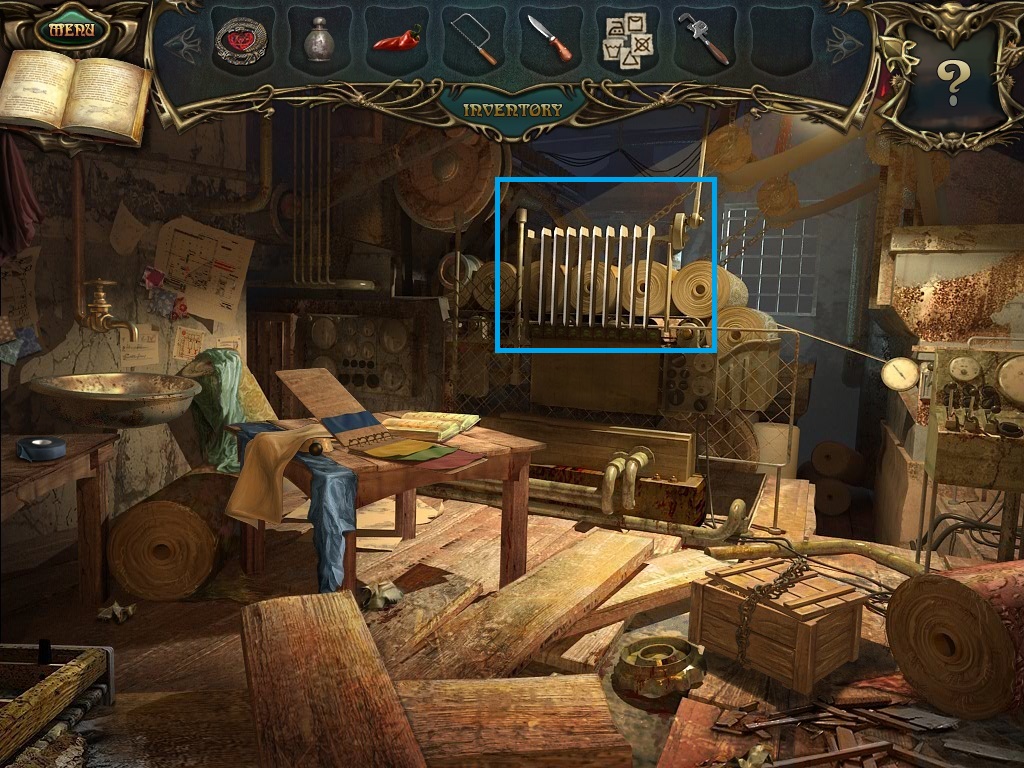Pick the silver flask from inventory
The image size is (1024, 768).
(x=319, y=42)
